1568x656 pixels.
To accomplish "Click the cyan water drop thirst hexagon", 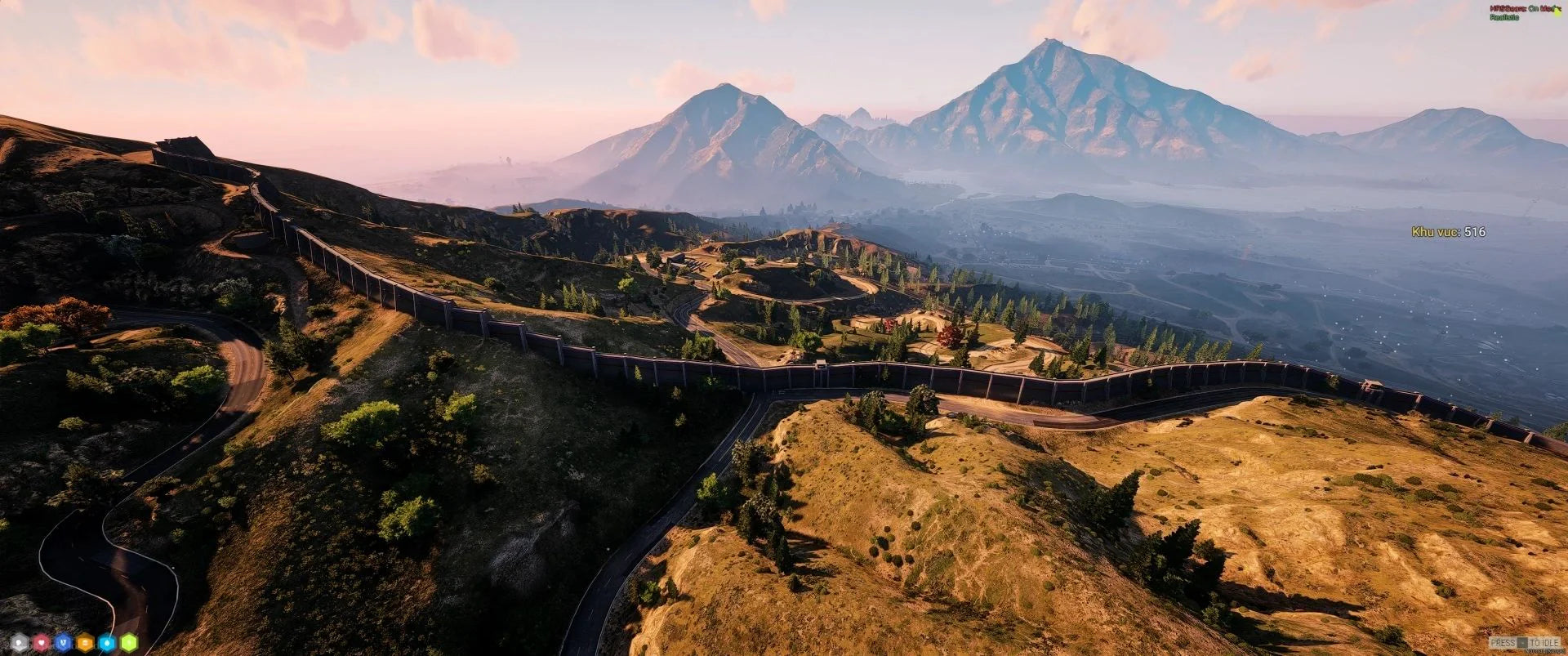I will tap(107, 642).
